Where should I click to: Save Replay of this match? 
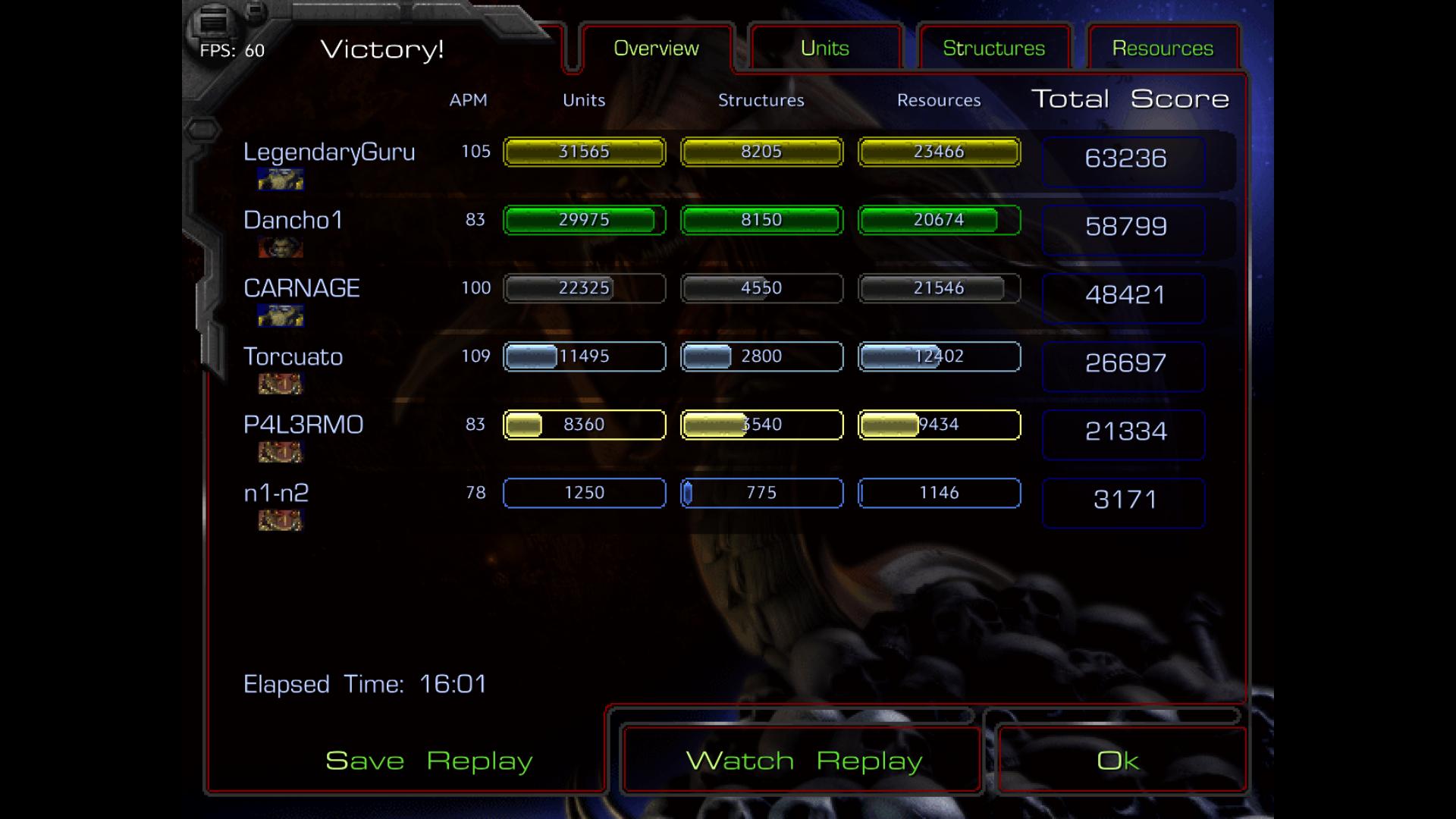pyautogui.click(x=428, y=761)
